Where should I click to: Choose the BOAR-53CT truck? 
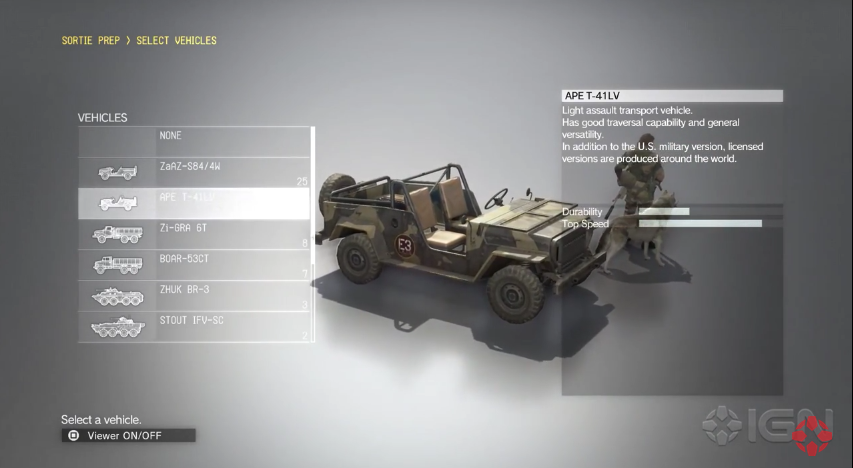(195, 265)
